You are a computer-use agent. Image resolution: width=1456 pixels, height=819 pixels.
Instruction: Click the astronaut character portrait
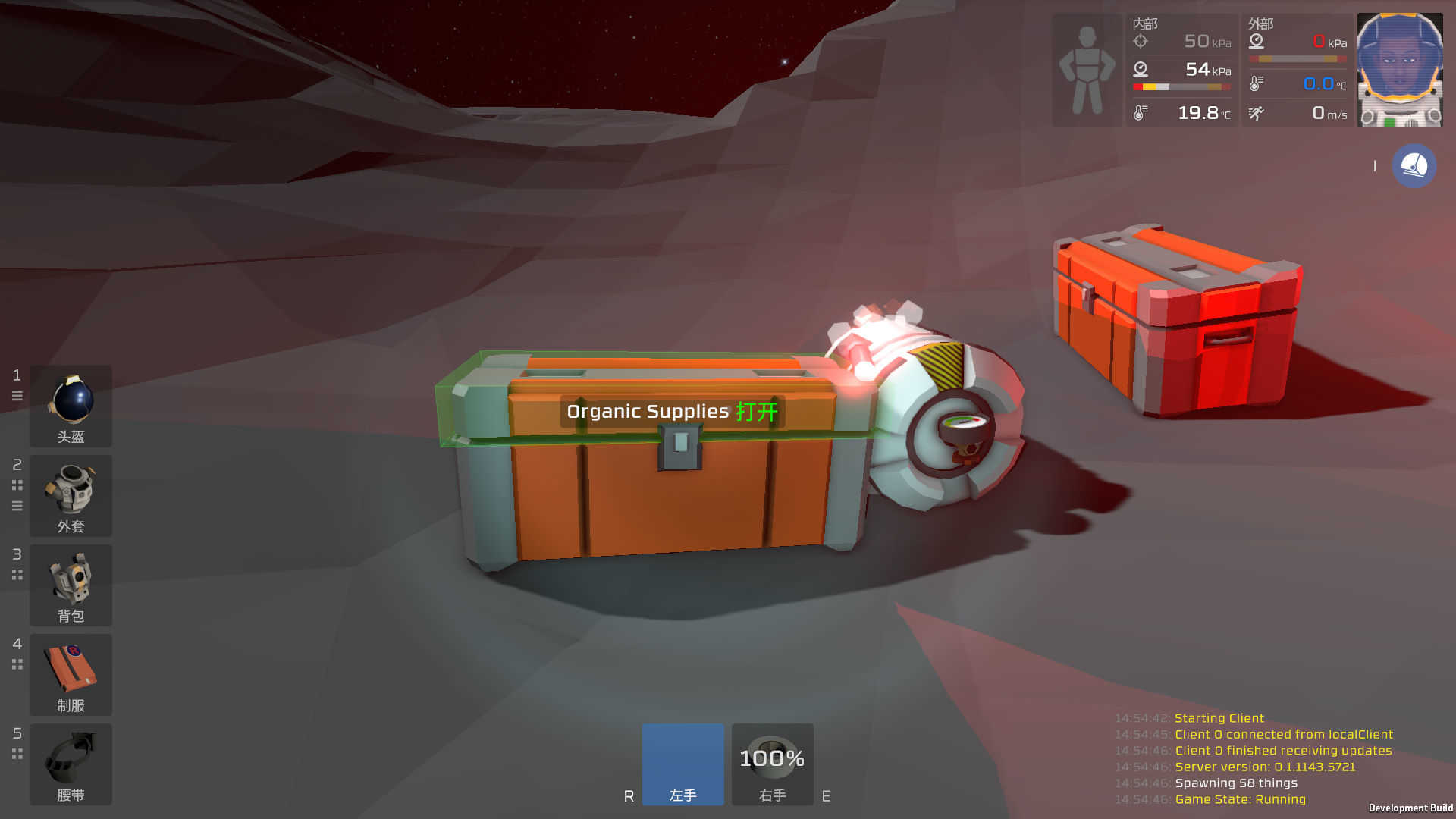pos(1399,70)
